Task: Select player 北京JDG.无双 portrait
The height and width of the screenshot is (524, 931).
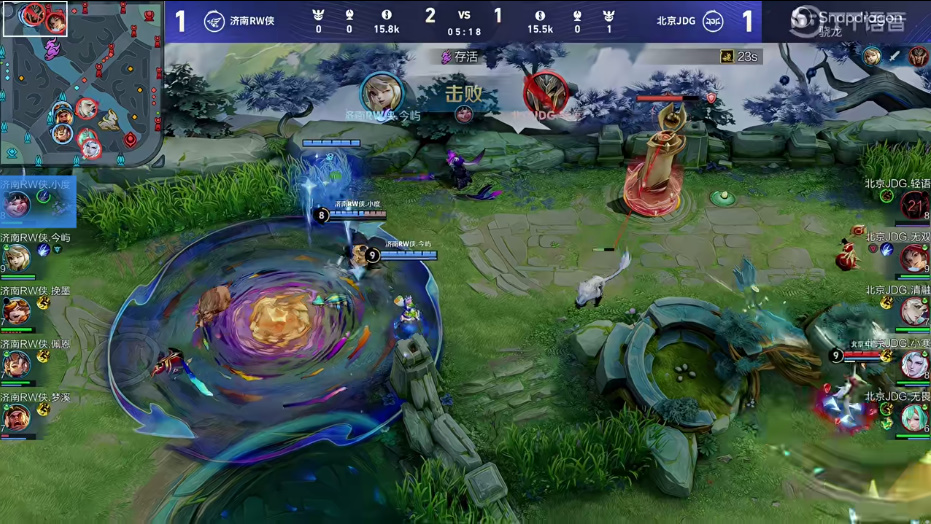Action: pos(914,259)
